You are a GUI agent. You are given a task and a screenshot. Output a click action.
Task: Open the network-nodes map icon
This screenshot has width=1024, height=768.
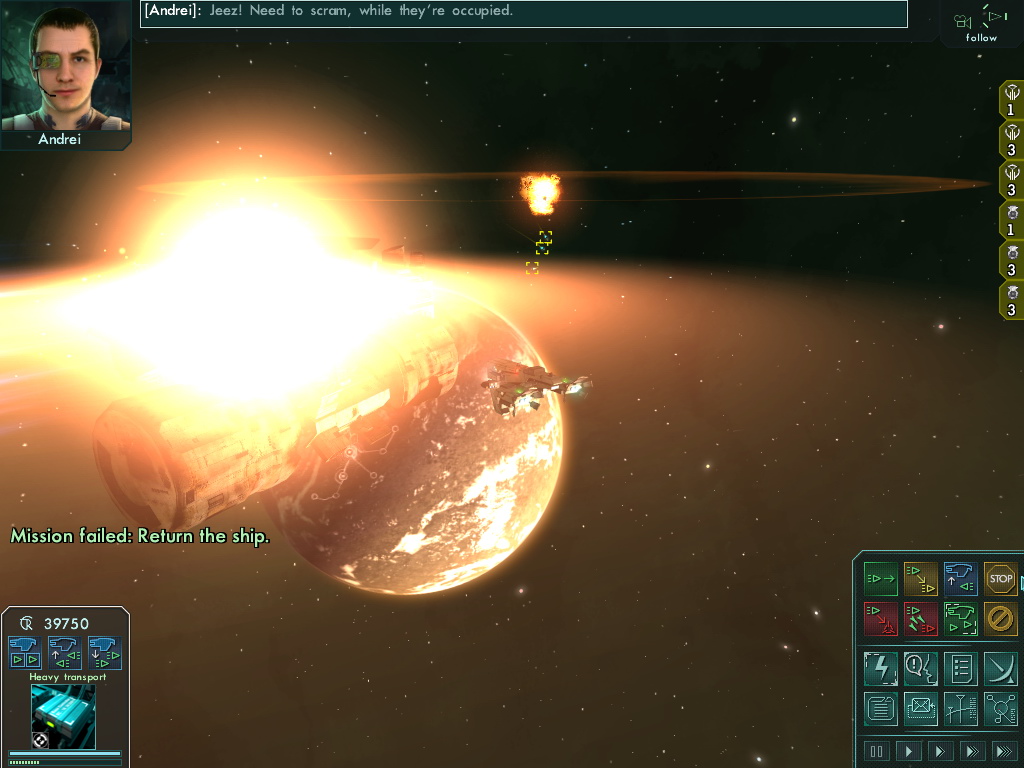point(1000,708)
